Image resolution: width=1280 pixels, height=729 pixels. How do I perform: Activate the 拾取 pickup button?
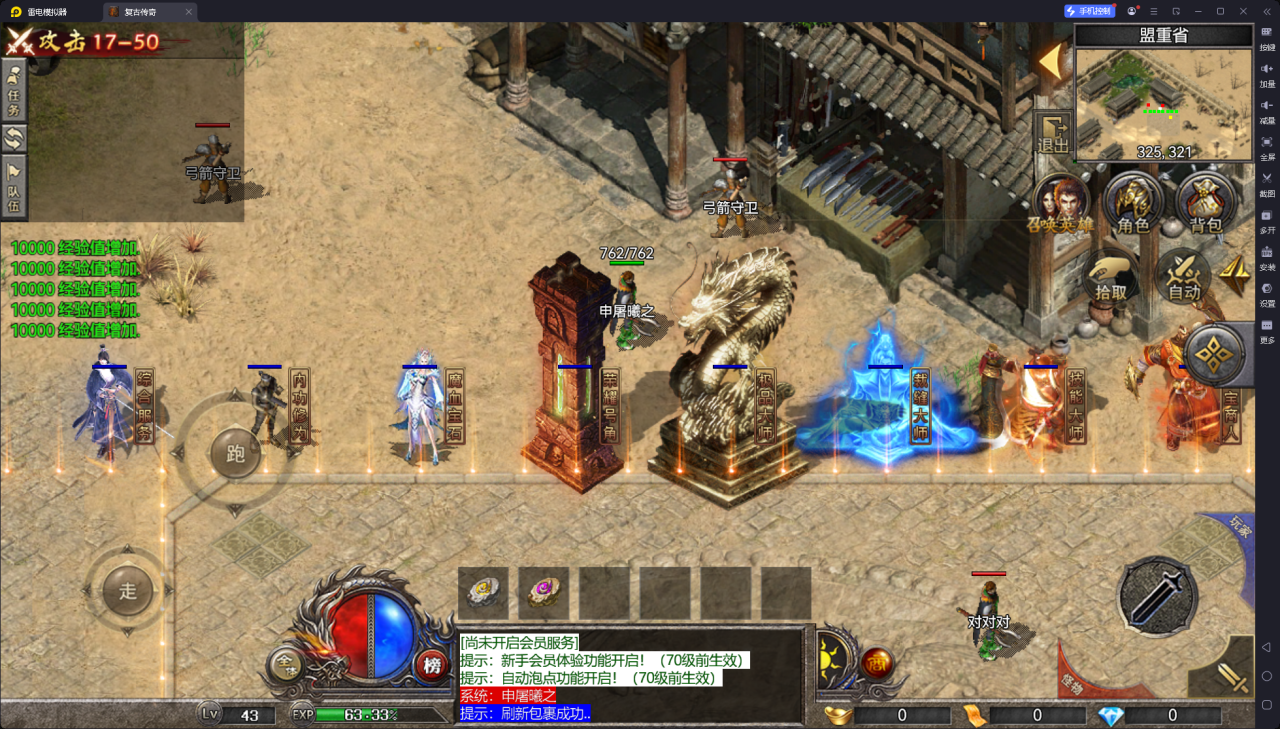pyautogui.click(x=1111, y=275)
